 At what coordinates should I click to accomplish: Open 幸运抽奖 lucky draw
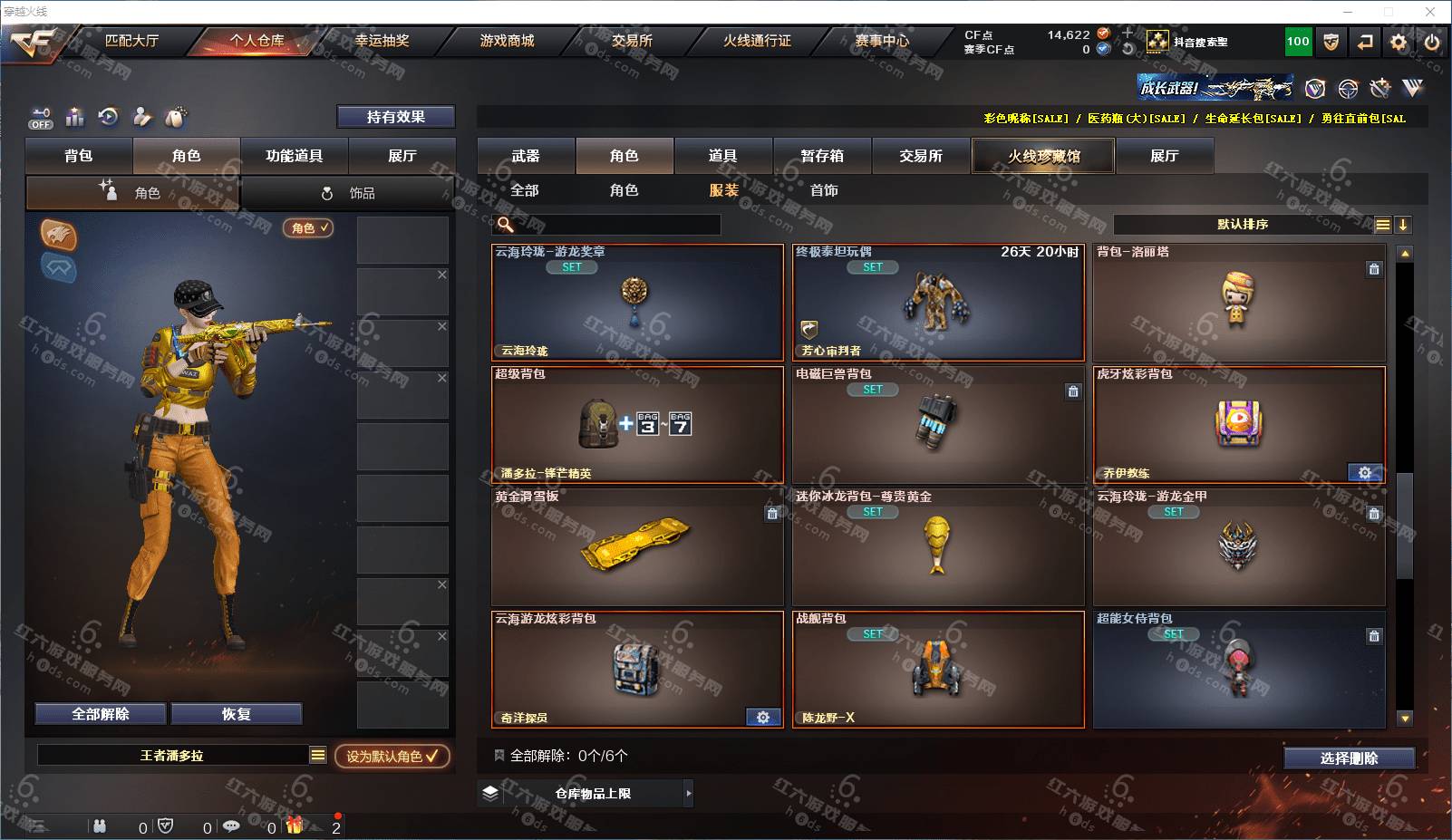pyautogui.click(x=382, y=41)
